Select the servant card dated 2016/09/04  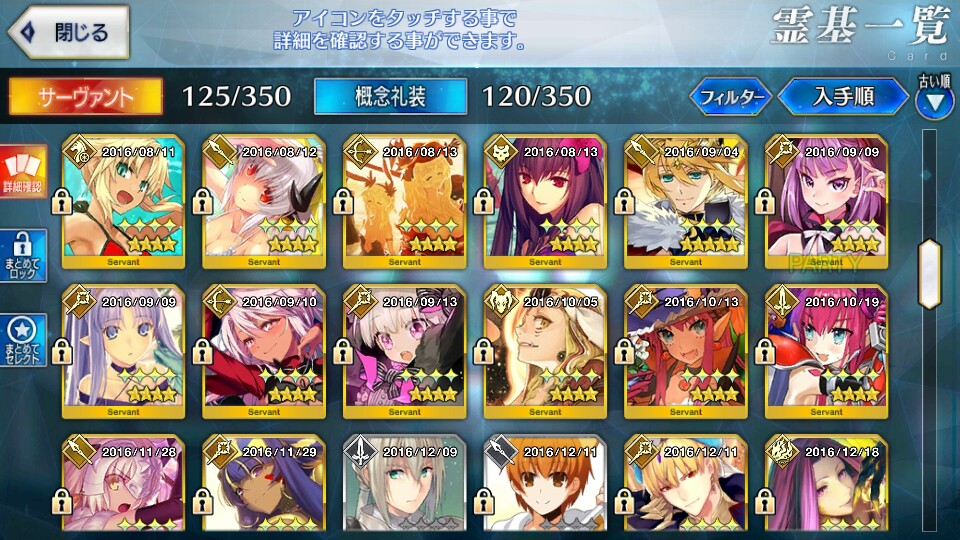tap(686, 200)
